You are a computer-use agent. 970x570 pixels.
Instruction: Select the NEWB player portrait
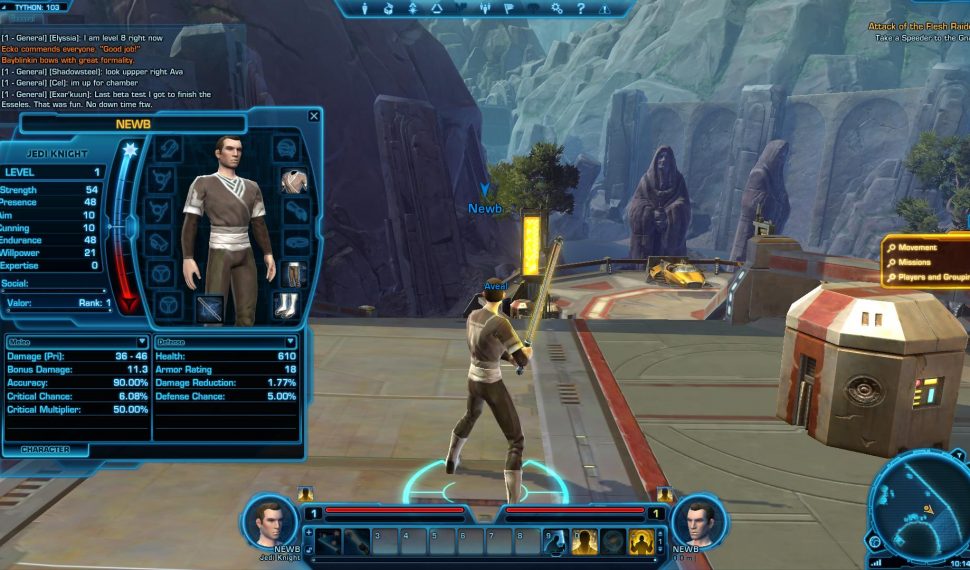point(268,521)
